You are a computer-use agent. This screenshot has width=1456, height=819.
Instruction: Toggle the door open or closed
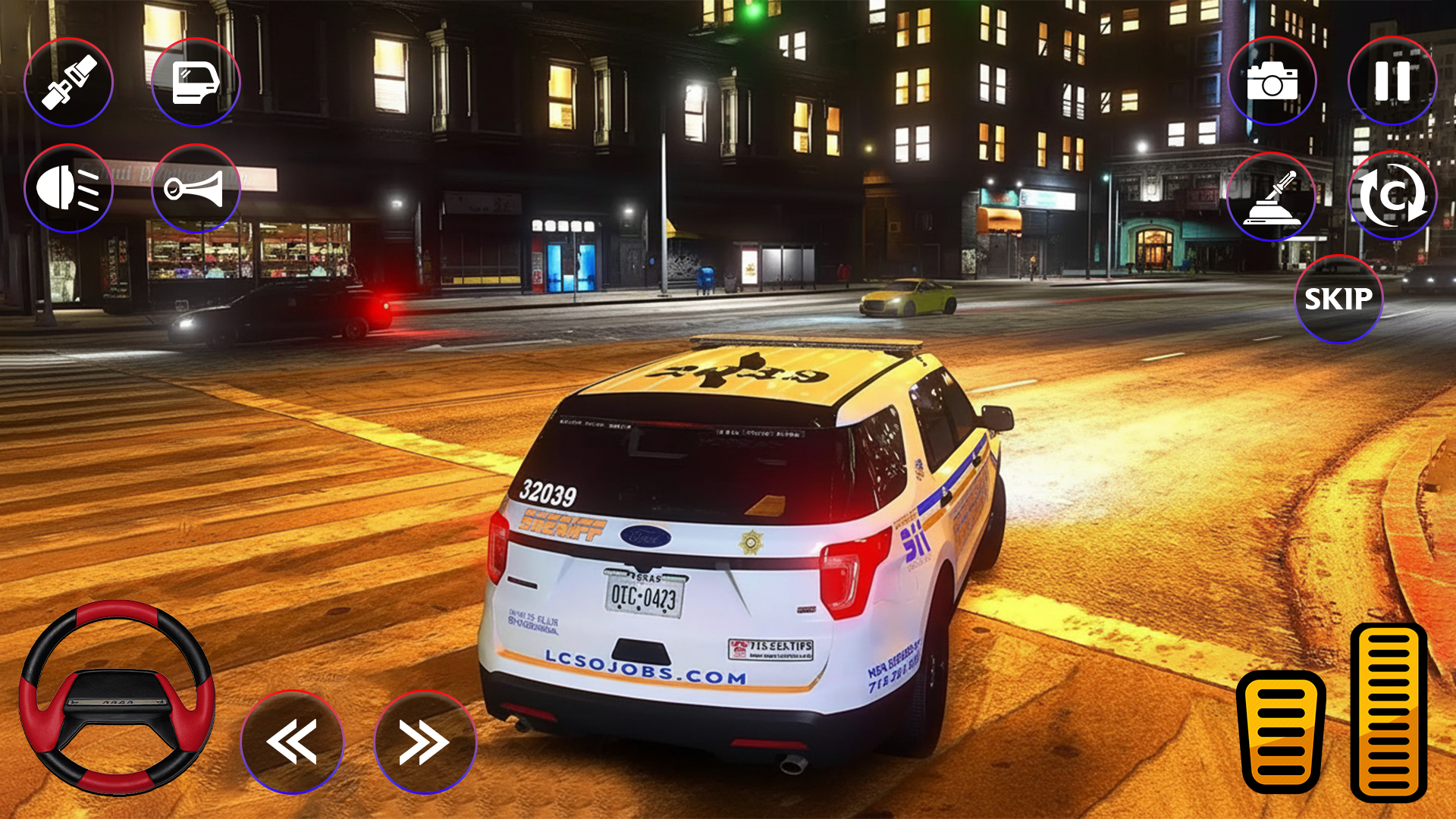pos(196,82)
